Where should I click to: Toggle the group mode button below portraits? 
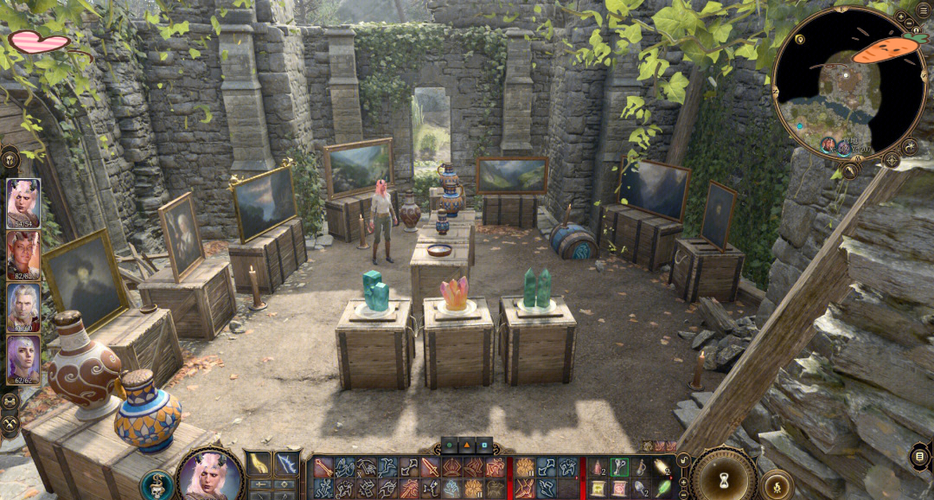(x=10, y=401)
